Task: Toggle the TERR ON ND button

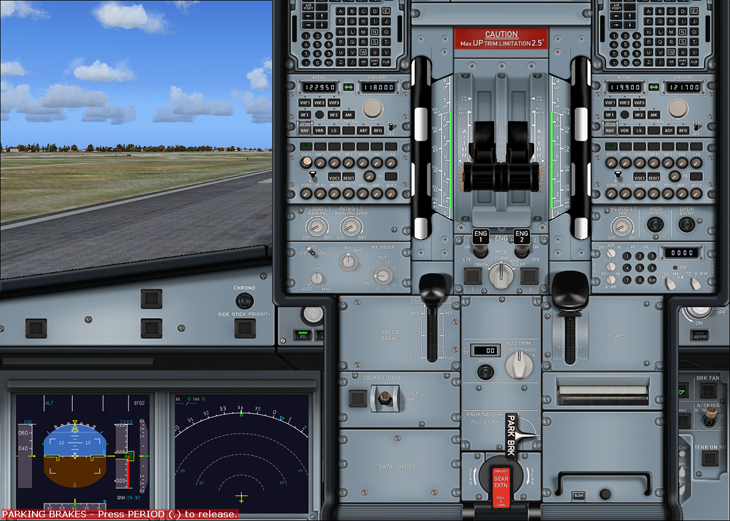Action: (709, 458)
